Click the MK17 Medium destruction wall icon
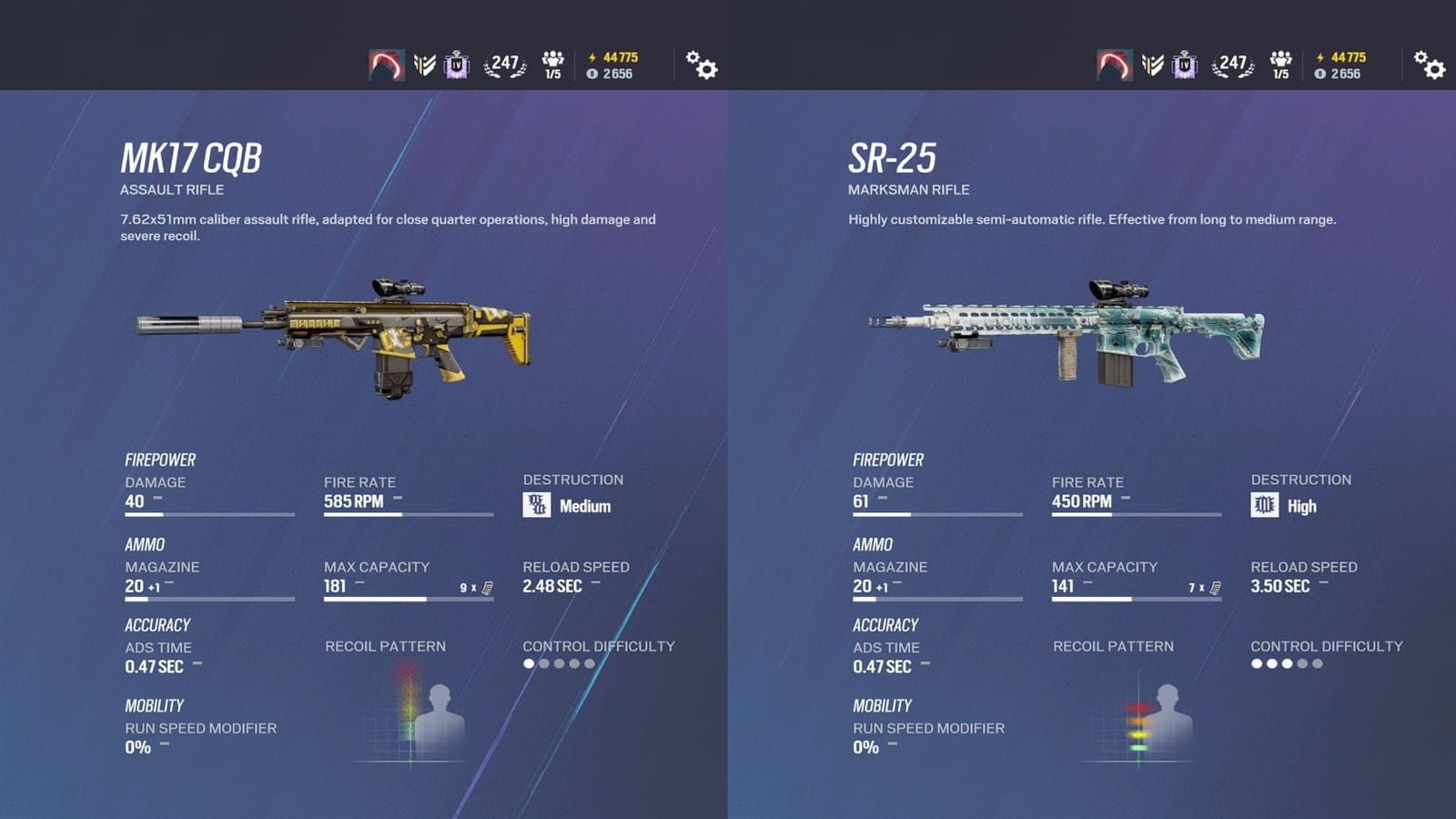 click(535, 502)
